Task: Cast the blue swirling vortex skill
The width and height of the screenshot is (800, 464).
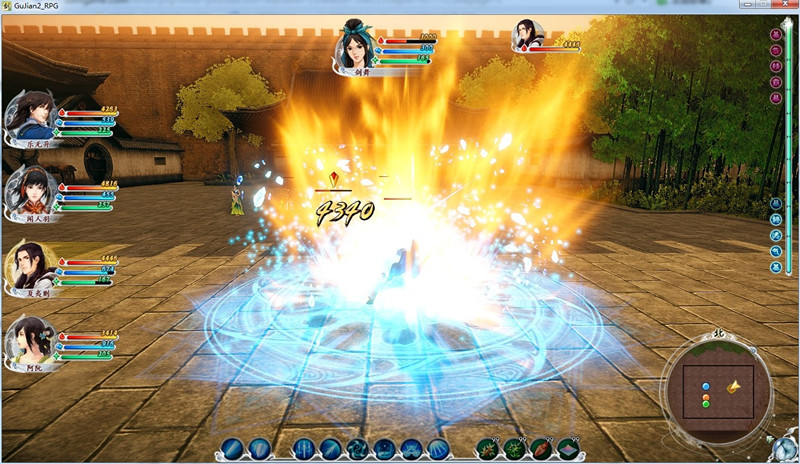Action: coord(358,448)
